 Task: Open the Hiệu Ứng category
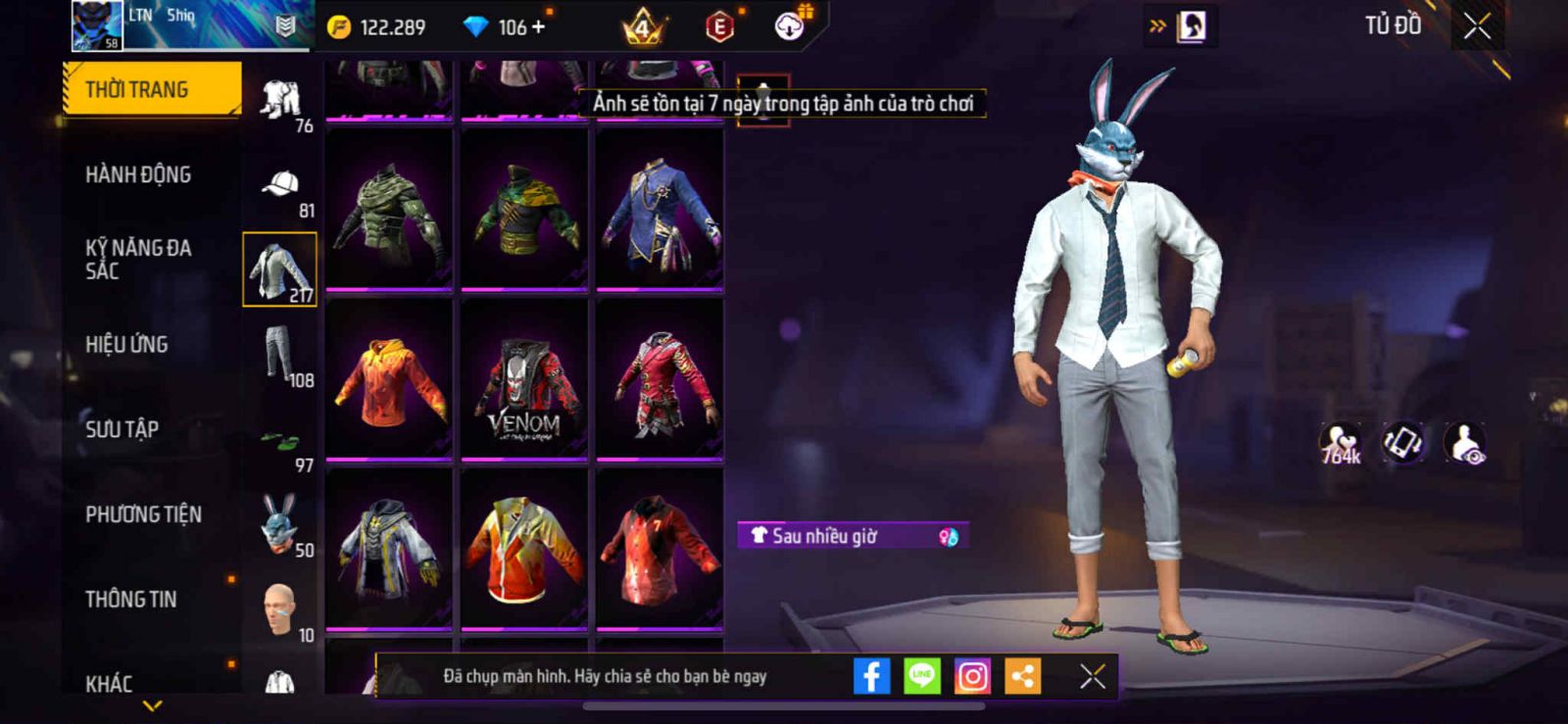pyautogui.click(x=126, y=345)
